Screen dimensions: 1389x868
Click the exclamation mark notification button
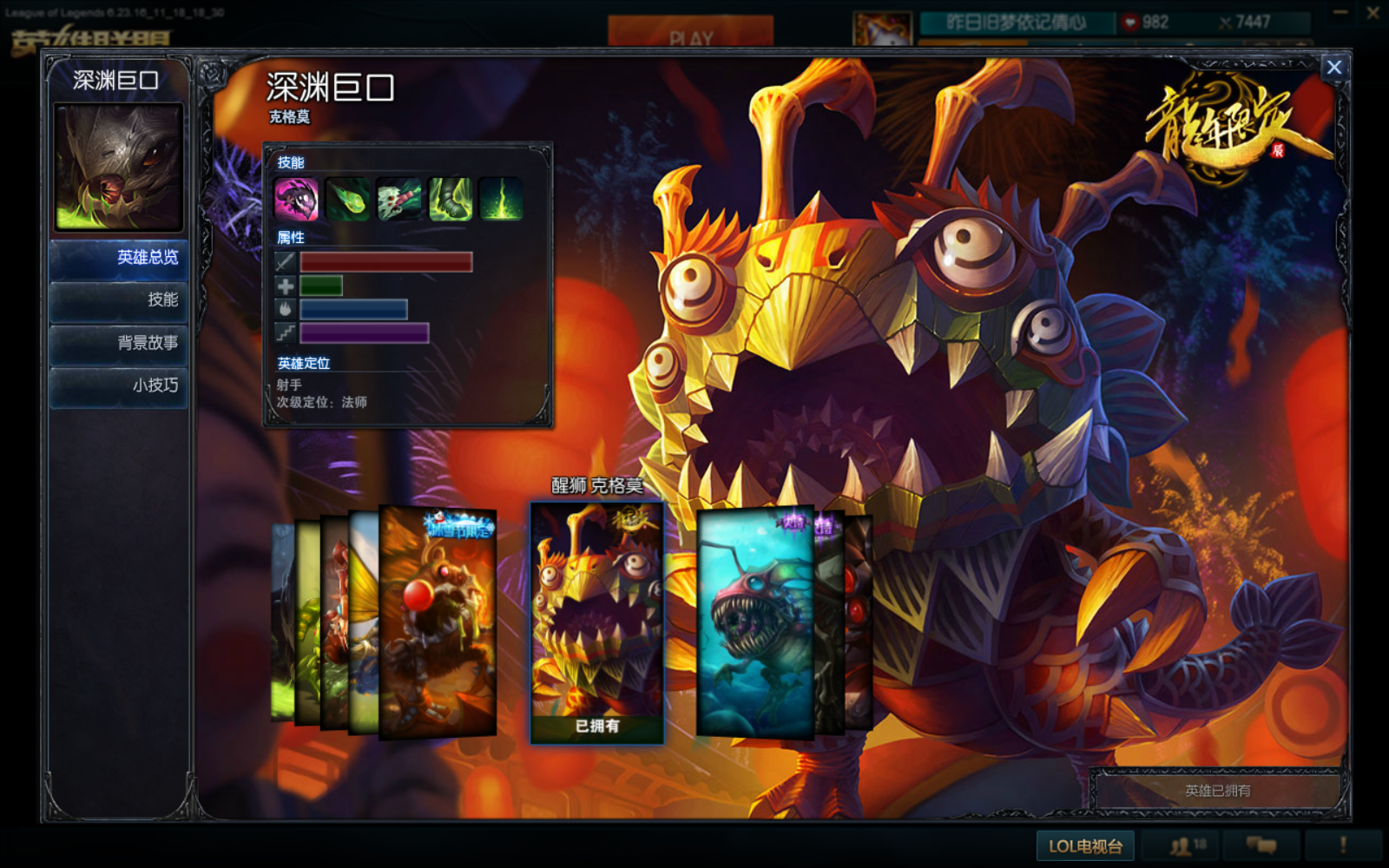pos(1343,845)
